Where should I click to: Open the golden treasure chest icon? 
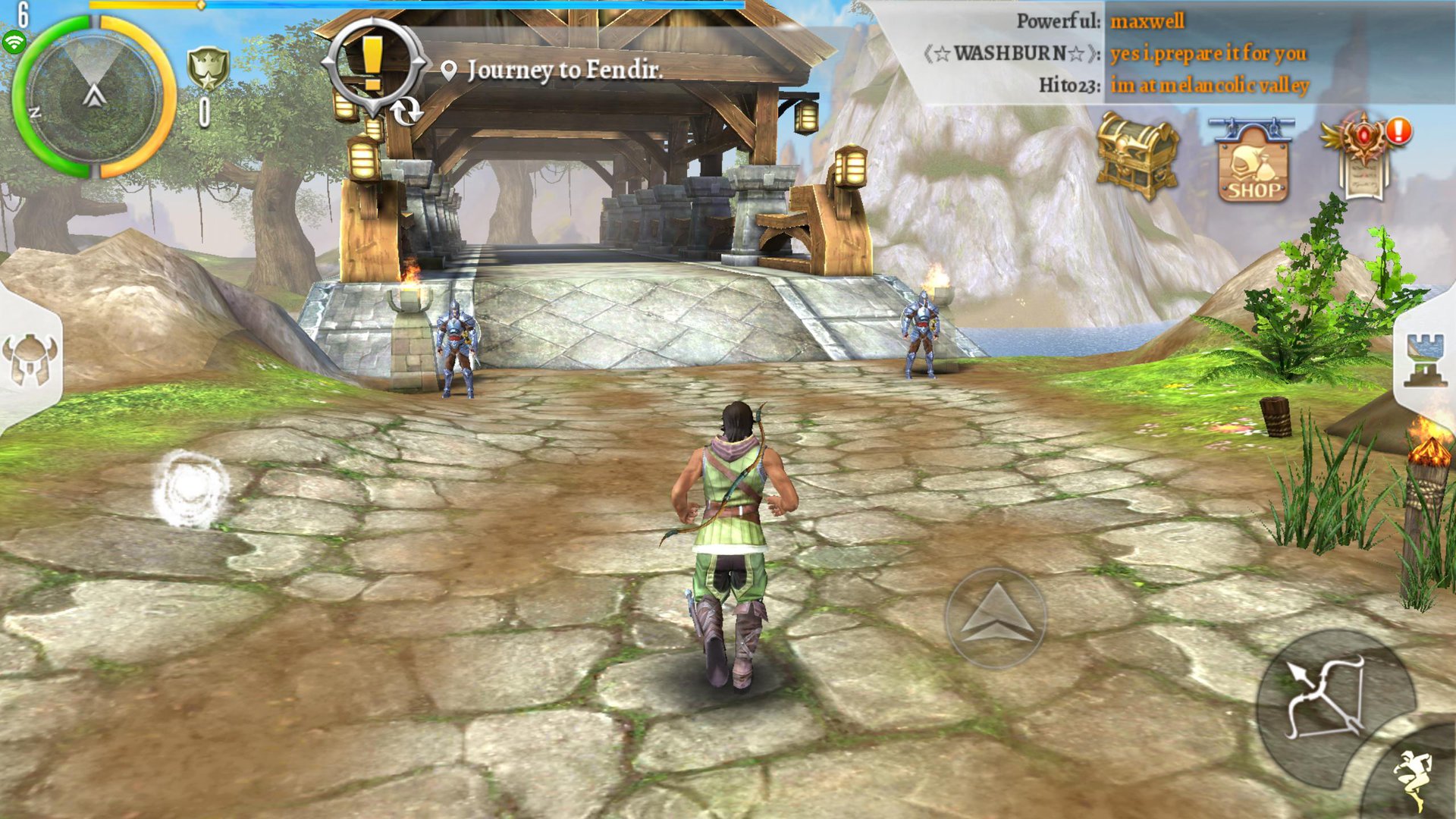[1137, 156]
